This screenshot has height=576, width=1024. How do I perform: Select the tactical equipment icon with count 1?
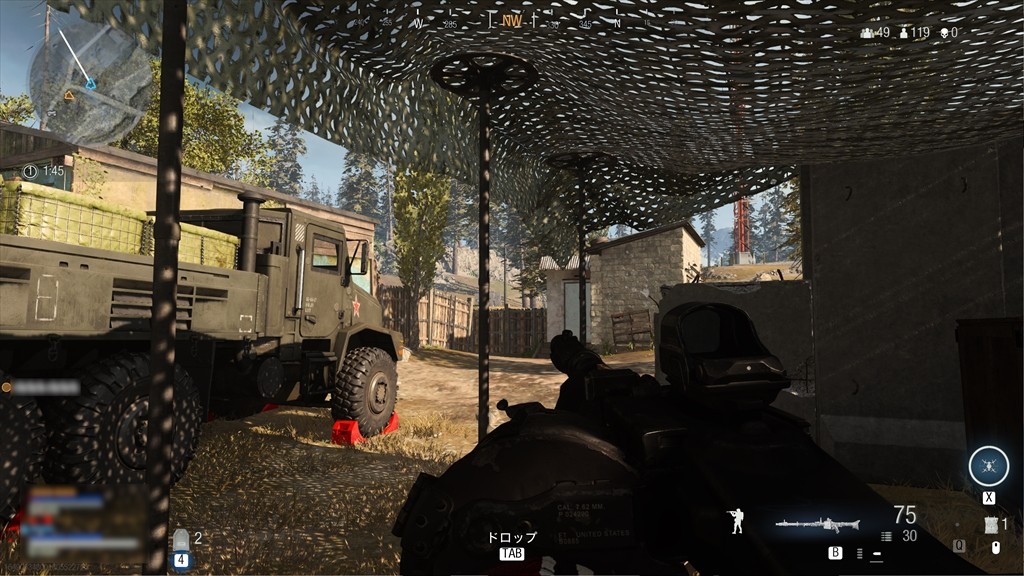[x=992, y=525]
